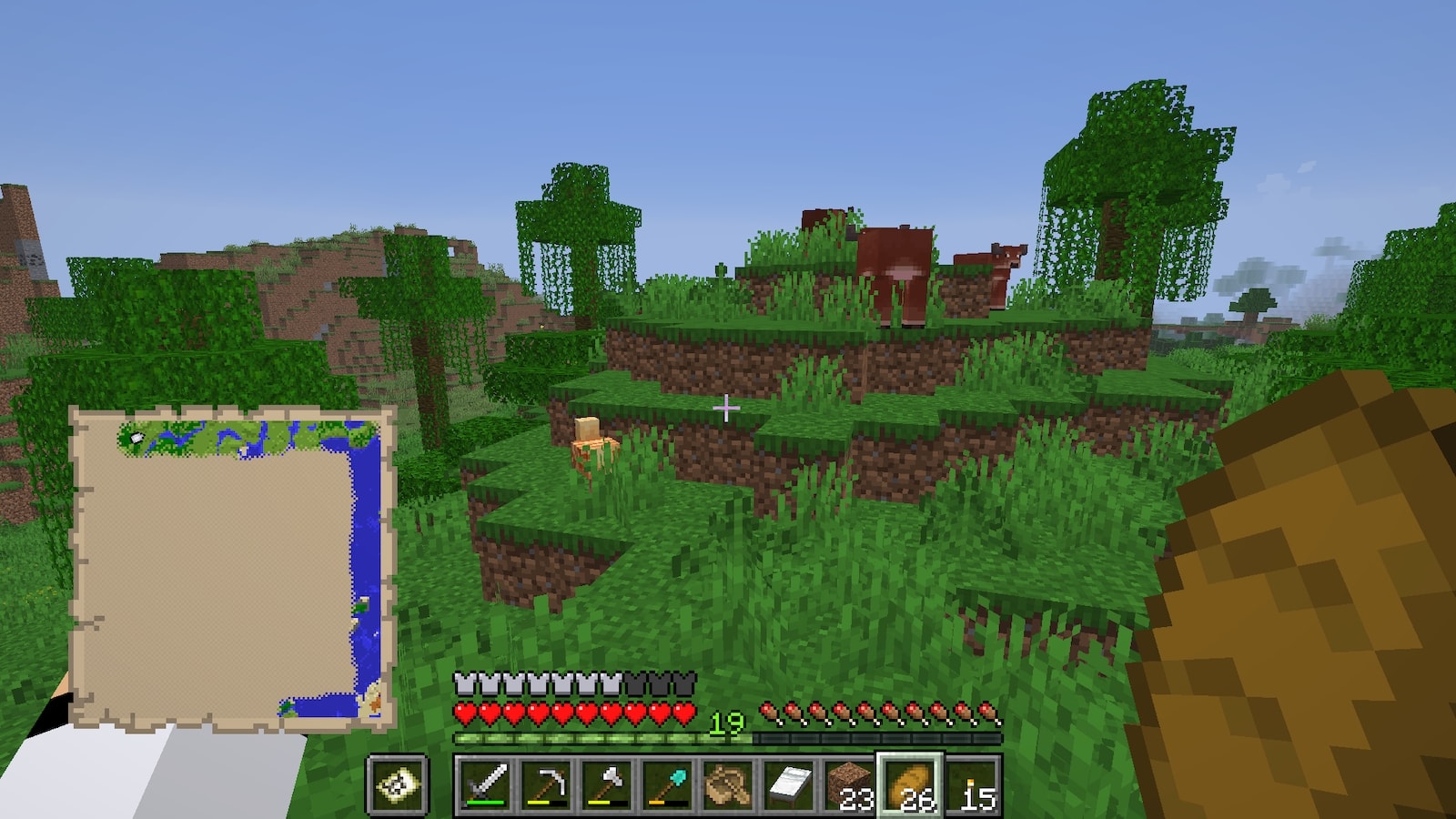
Task: Choose the dirt block stack
Action: pos(850,784)
